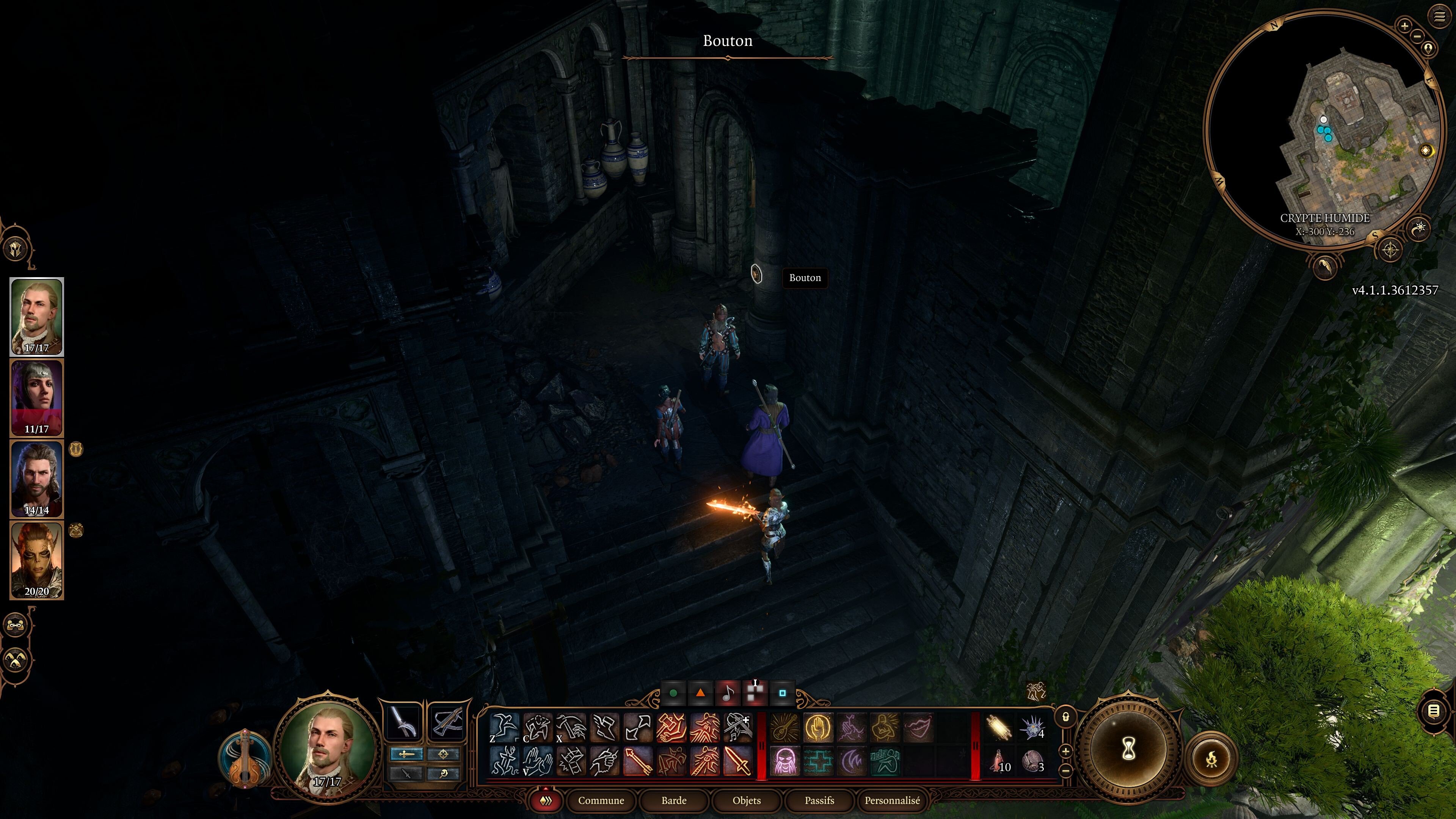The height and width of the screenshot is (819, 1456).
Task: Click the hourglass end-turn button
Action: [x=1129, y=750]
